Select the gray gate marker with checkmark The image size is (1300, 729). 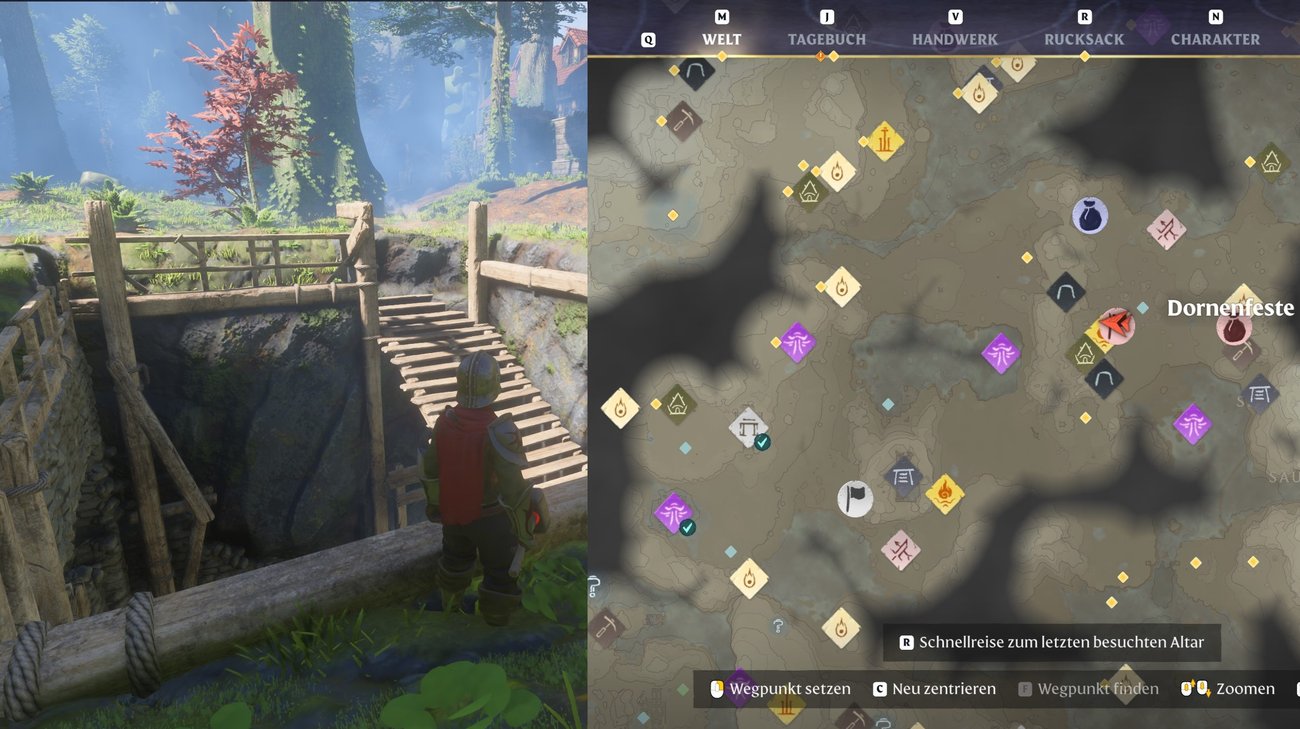(x=748, y=427)
